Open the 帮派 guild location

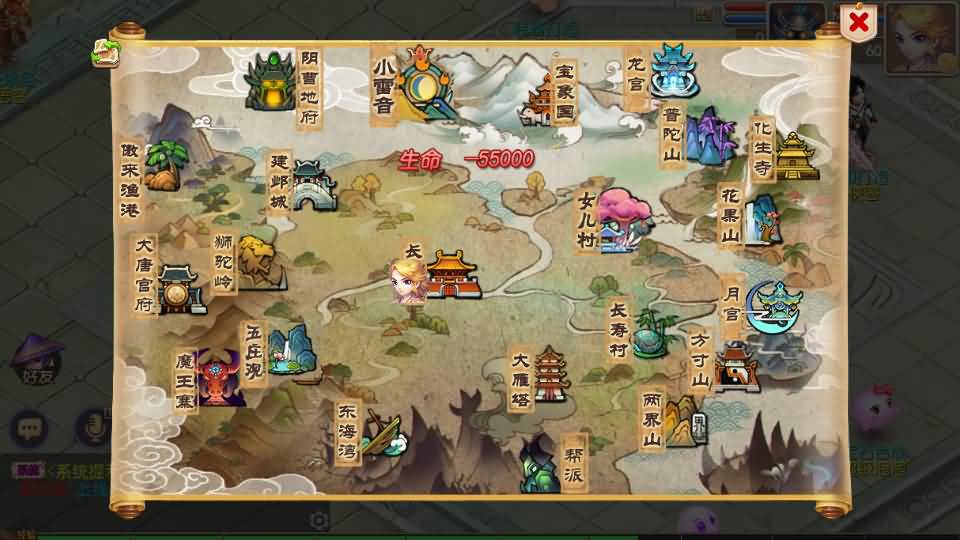click(540, 463)
